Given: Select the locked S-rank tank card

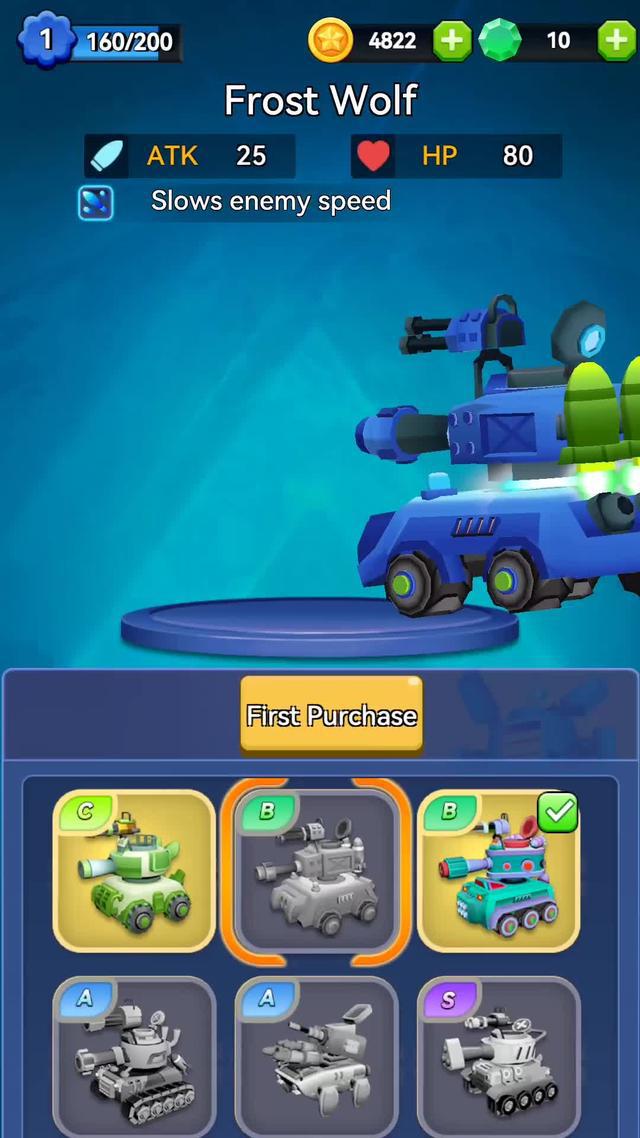Looking at the screenshot, I should 498,1058.
